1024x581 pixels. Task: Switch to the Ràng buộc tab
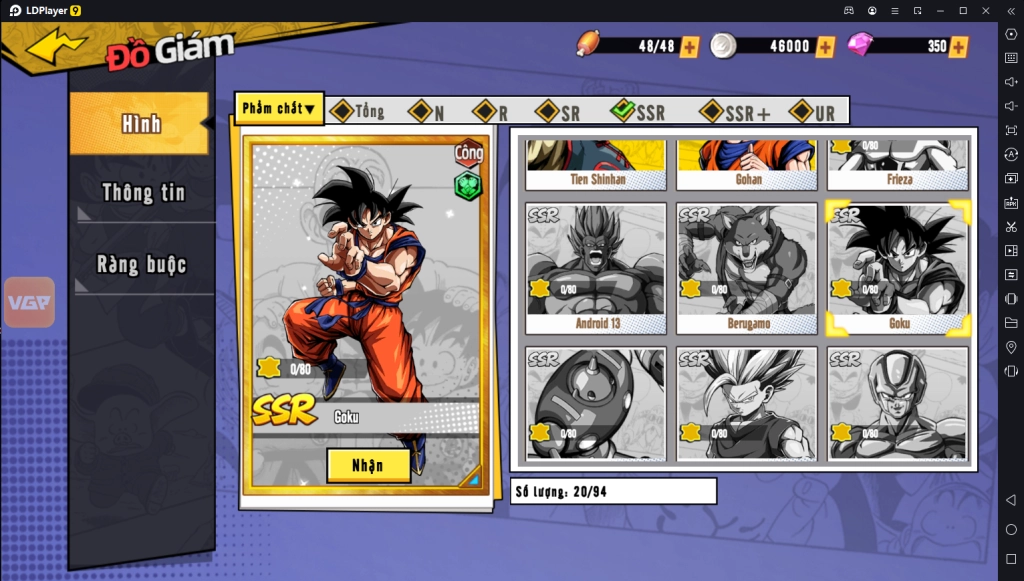pyautogui.click(x=143, y=265)
